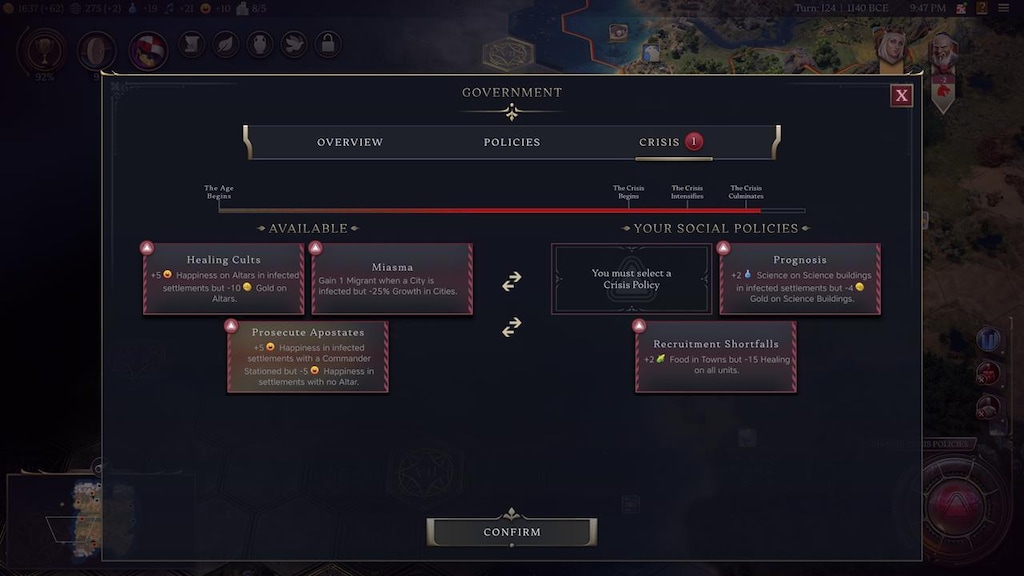The width and height of the screenshot is (1024, 576).
Task: Pick the Prosecute Apostates policy card
Action: pyautogui.click(x=308, y=357)
